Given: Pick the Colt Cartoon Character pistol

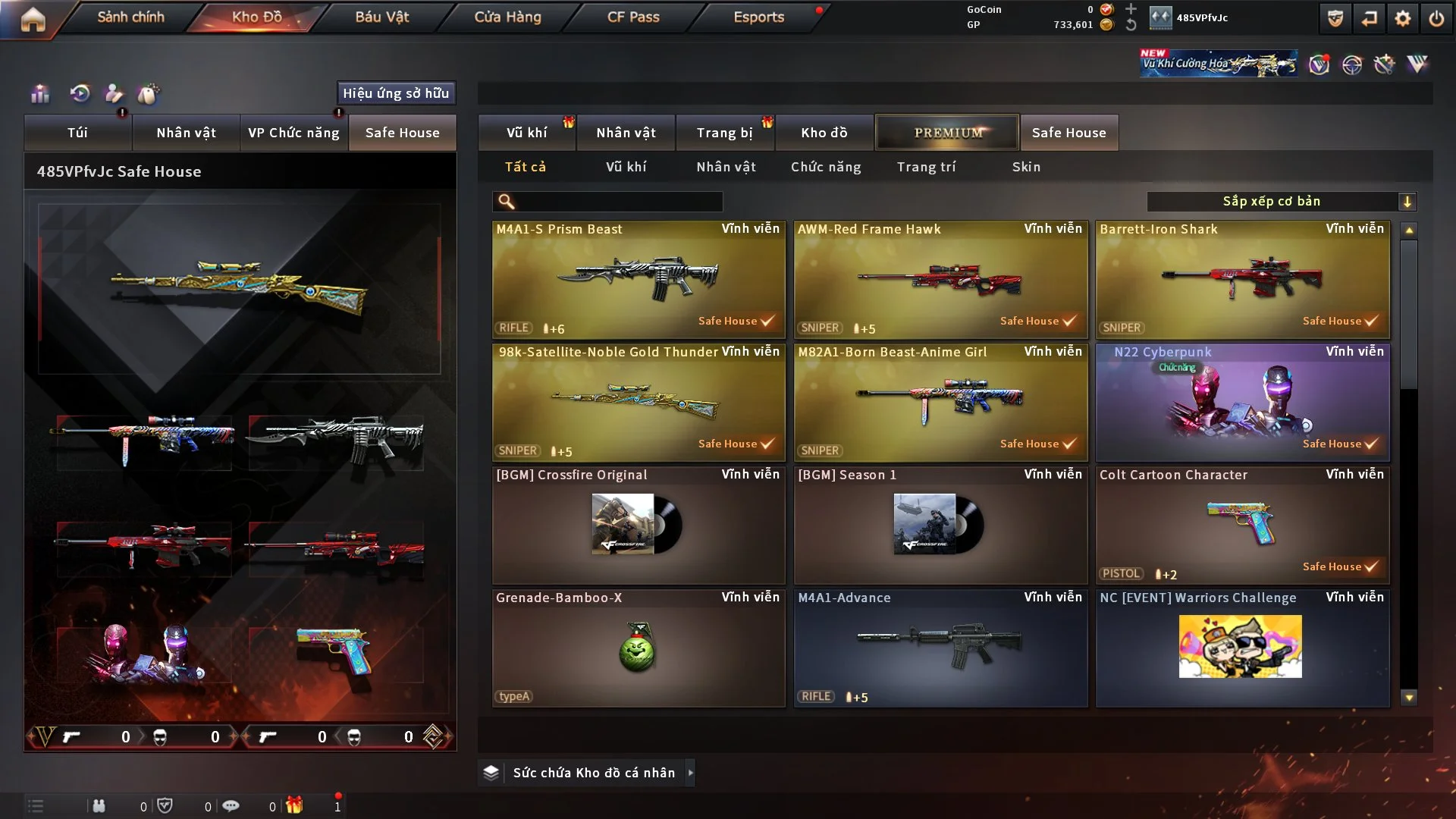Looking at the screenshot, I should (1241, 525).
